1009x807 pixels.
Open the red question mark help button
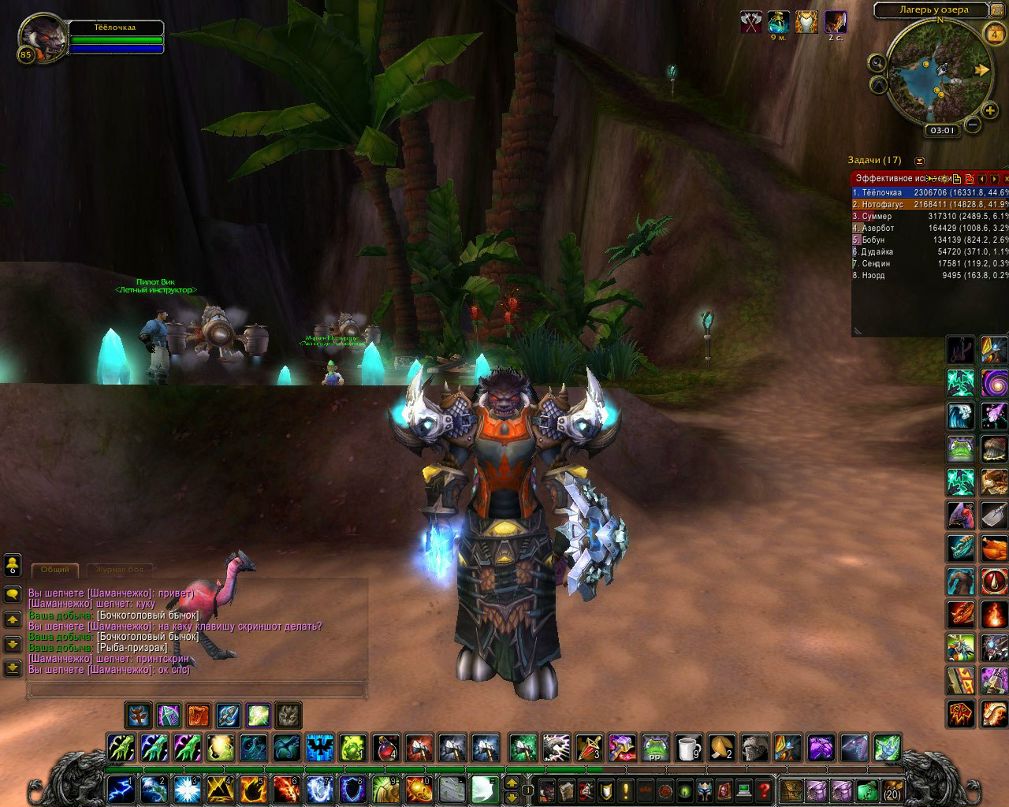[x=764, y=790]
